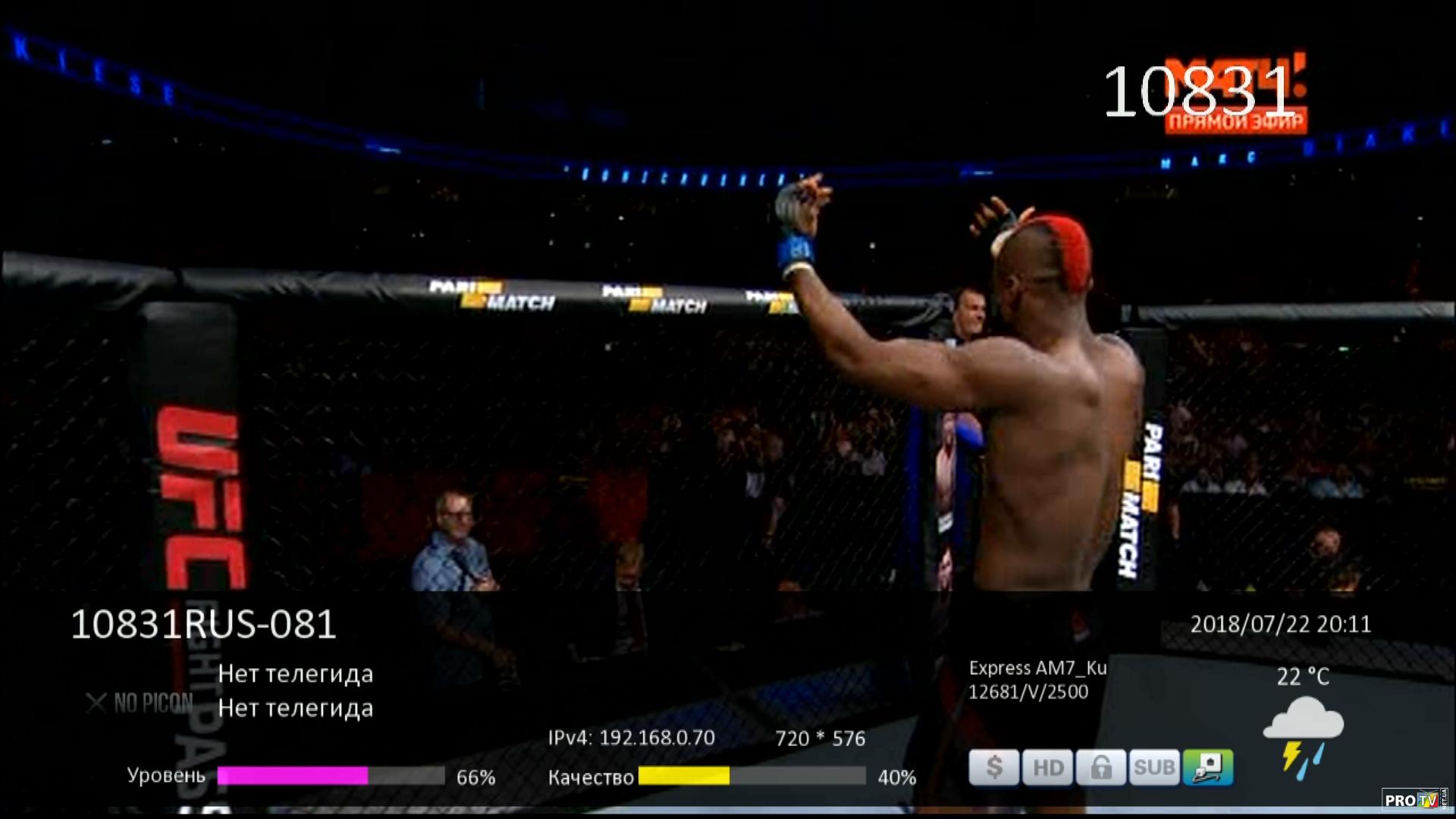The height and width of the screenshot is (819, 1456).
Task: Select the HD indicator icon
Action: (x=1047, y=767)
